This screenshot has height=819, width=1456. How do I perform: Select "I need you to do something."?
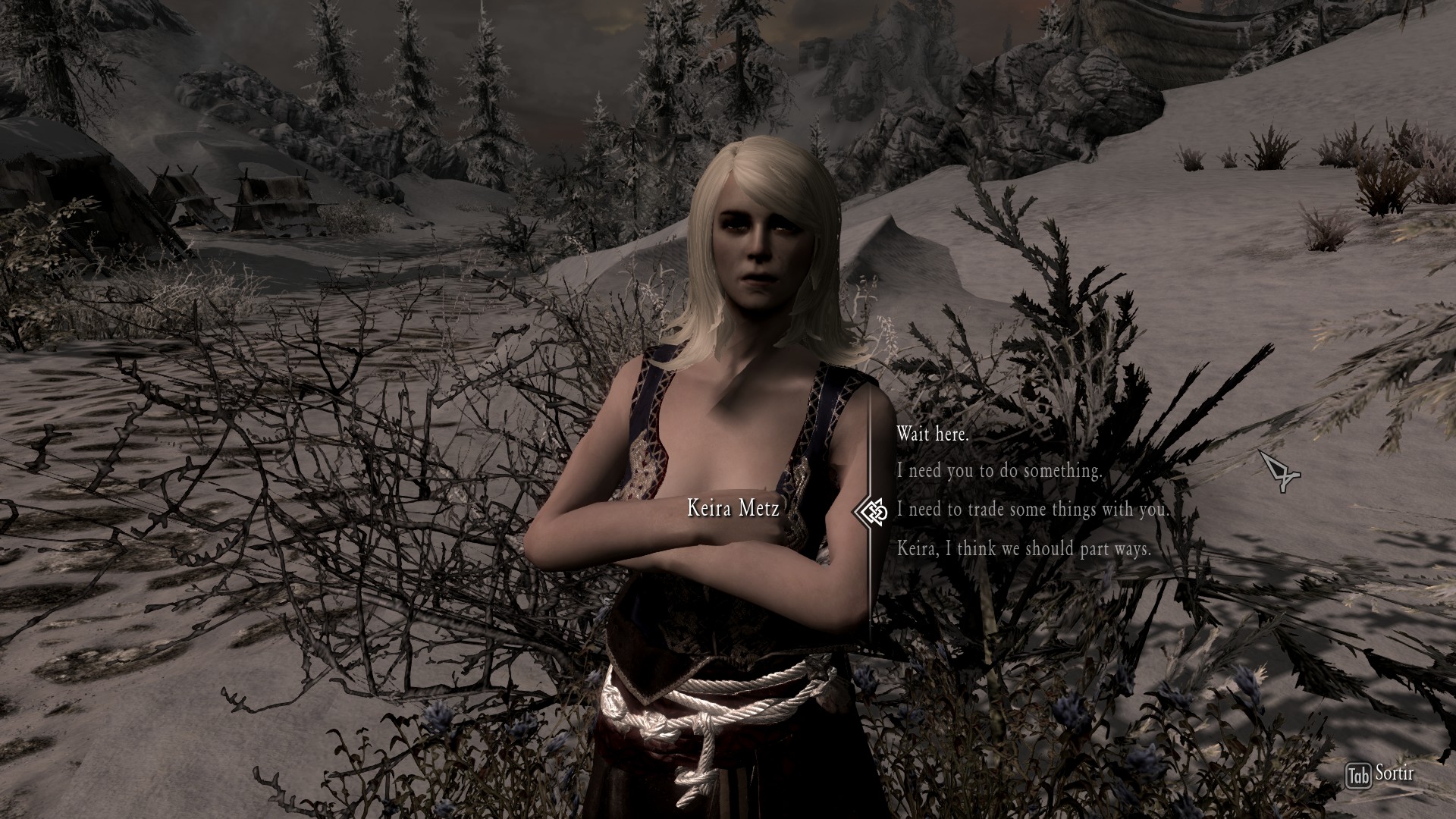click(999, 471)
